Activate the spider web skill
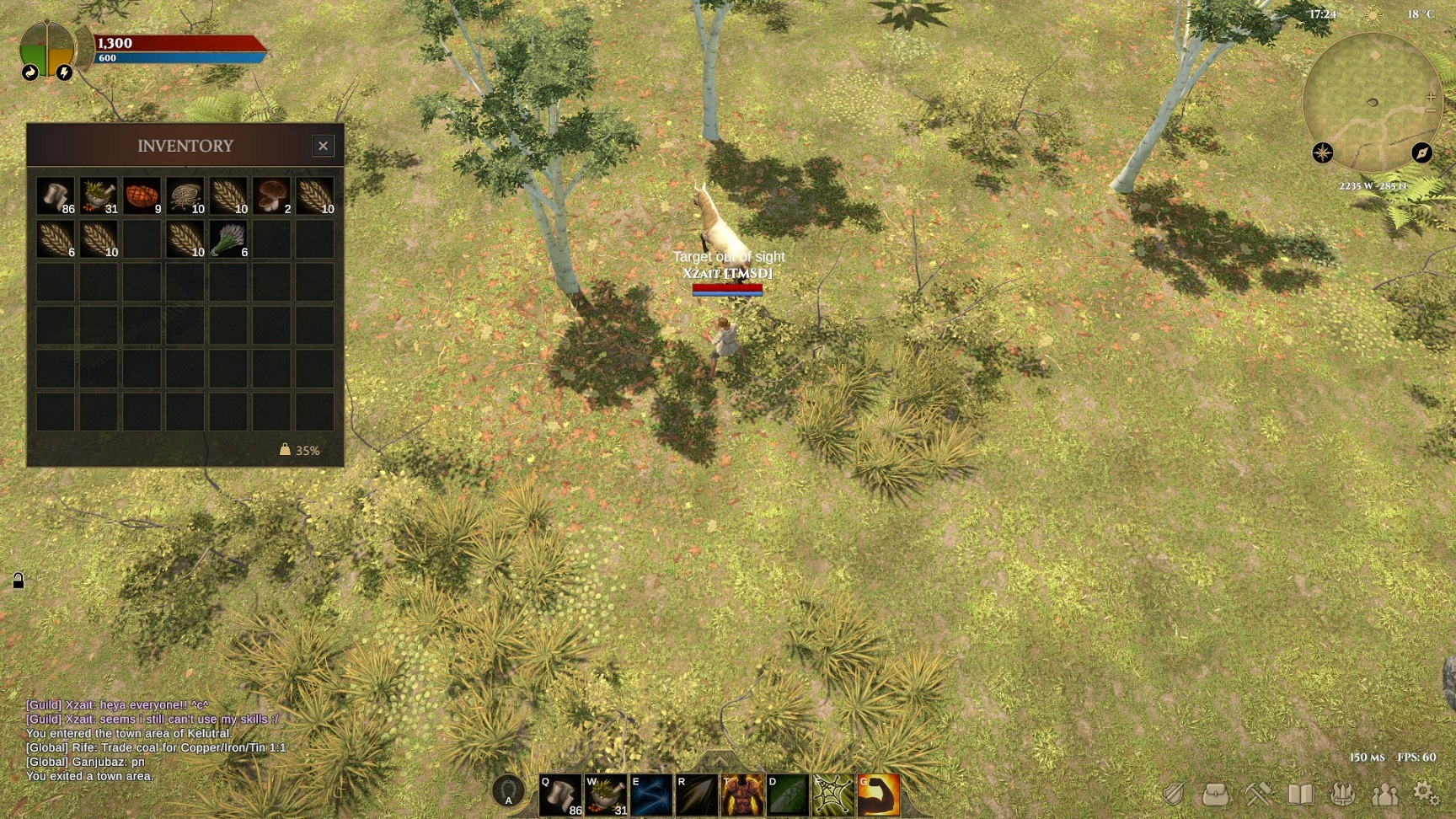Screen dimensions: 1456x819 (832, 795)
